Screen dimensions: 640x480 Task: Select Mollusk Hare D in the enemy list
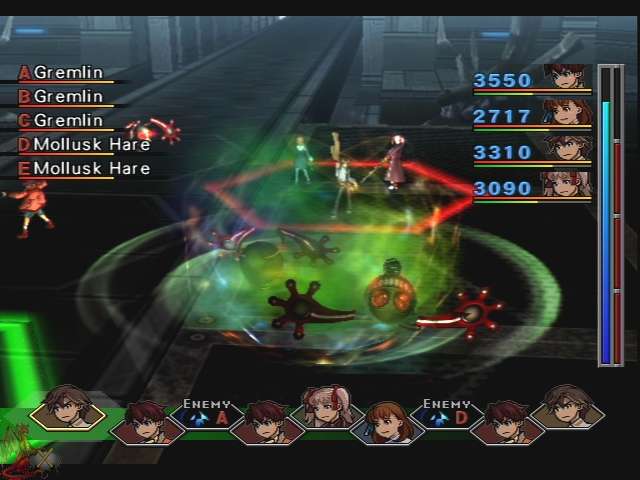click(x=91, y=144)
